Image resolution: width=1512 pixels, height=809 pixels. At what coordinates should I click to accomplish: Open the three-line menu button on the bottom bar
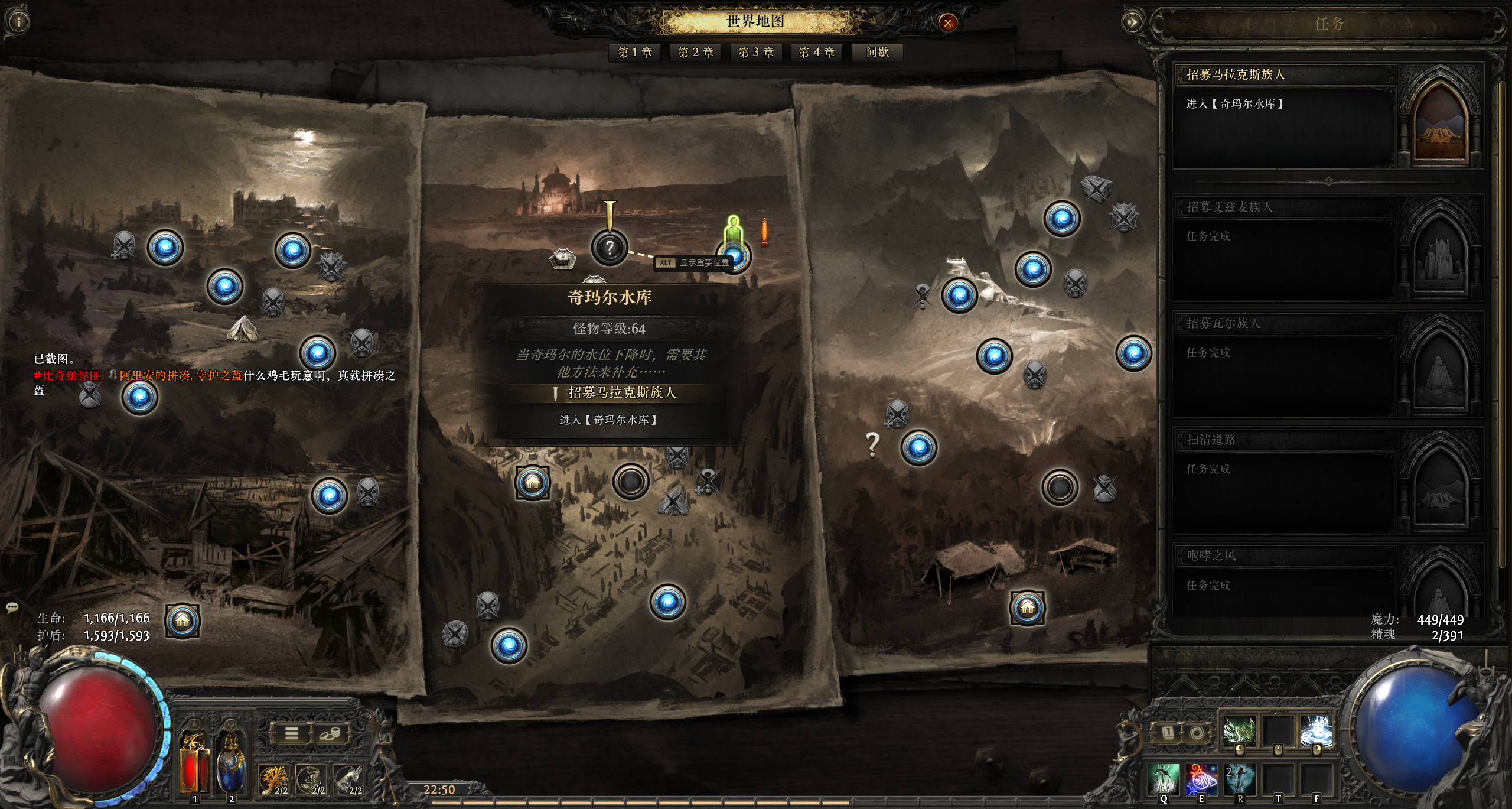(291, 733)
